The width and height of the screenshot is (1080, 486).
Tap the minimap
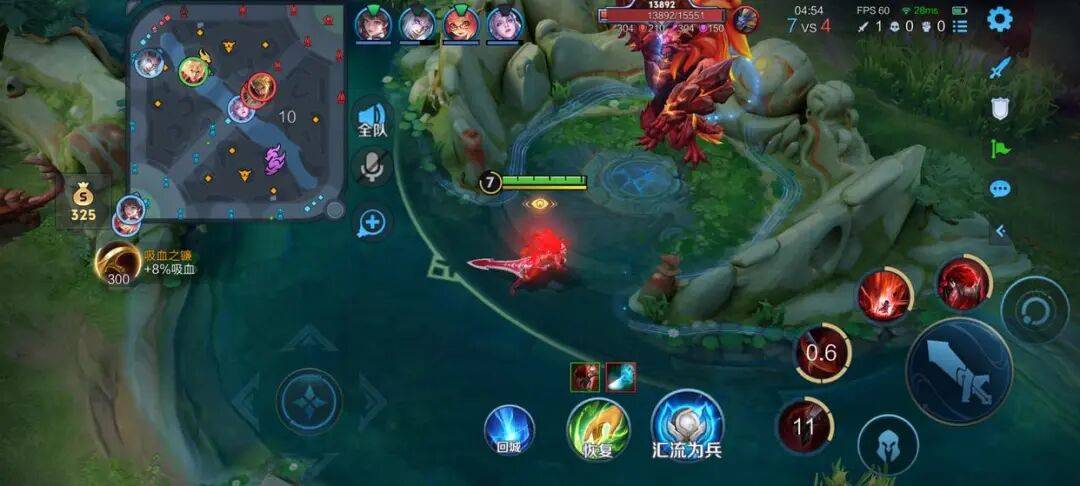tap(237, 110)
